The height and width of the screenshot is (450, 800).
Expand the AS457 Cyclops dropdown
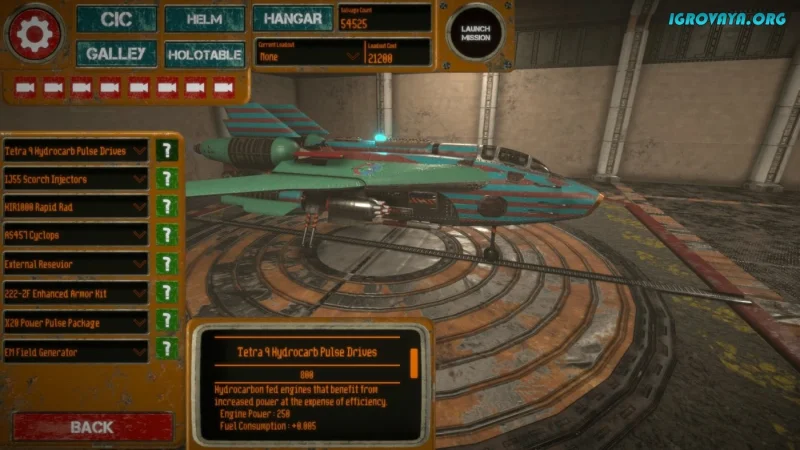coord(76,237)
